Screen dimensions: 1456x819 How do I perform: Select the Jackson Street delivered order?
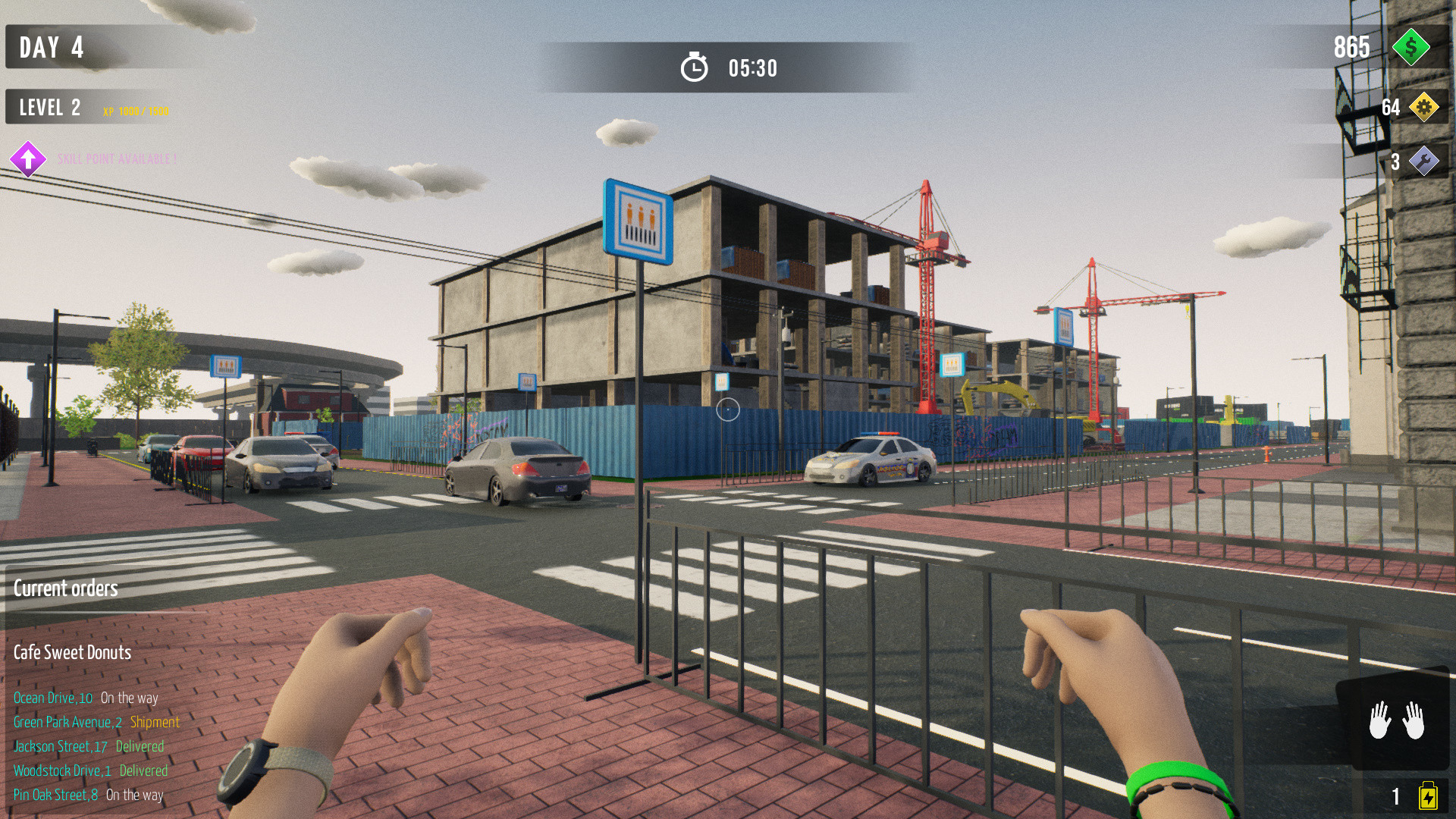[87, 746]
